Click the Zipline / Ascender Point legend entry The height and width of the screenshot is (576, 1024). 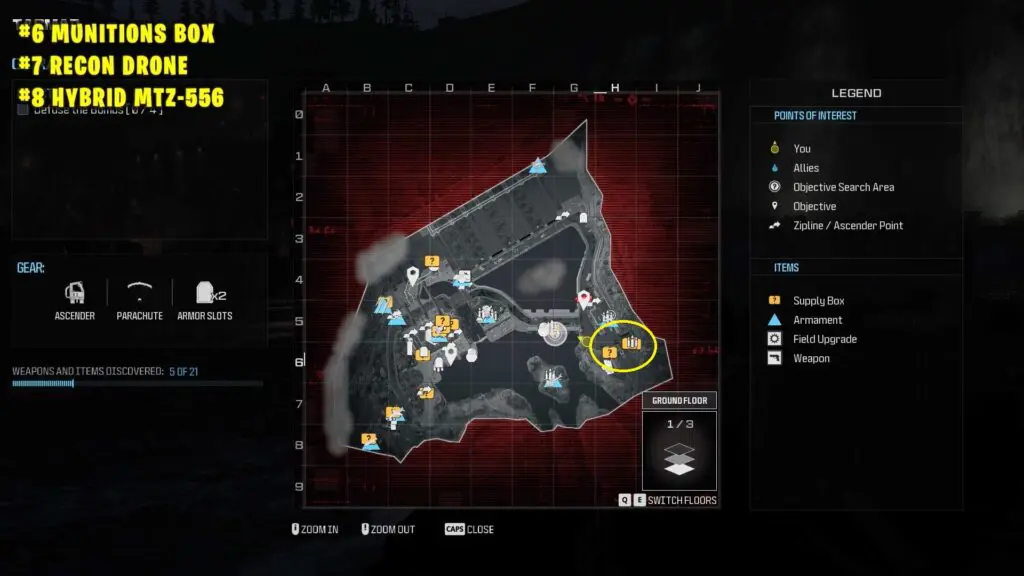tap(847, 225)
